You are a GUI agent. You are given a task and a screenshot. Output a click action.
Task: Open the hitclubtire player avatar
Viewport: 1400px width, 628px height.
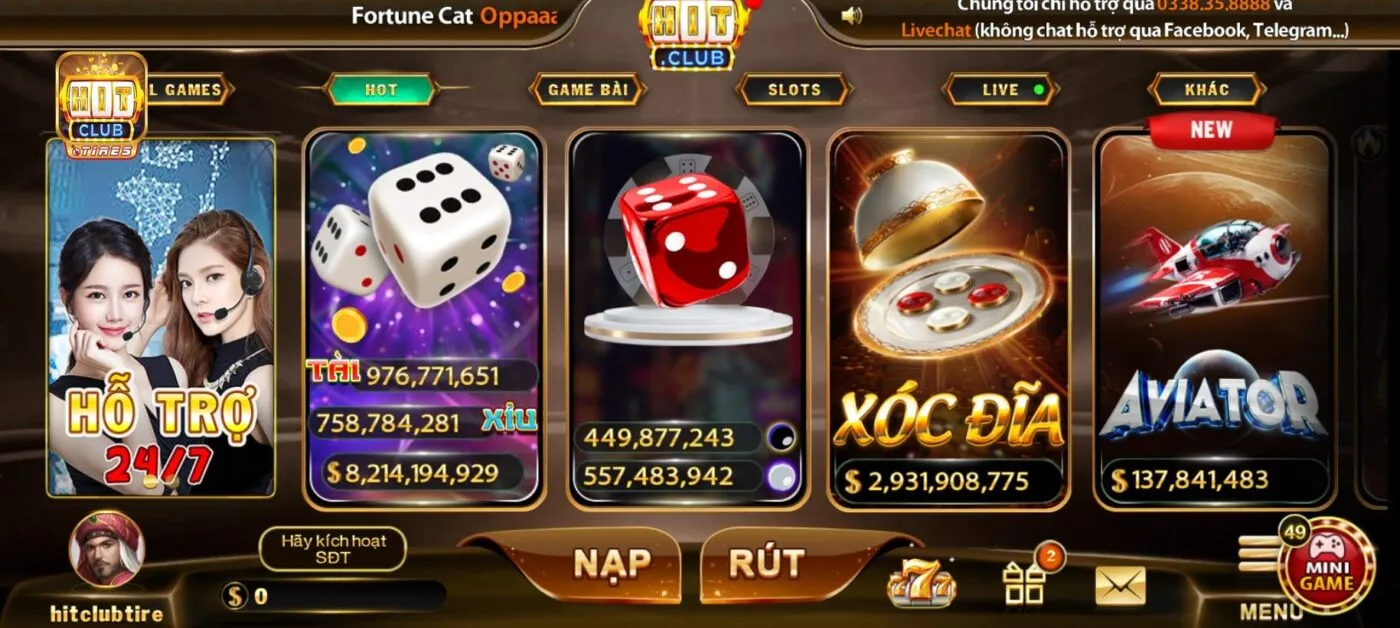[x=106, y=550]
